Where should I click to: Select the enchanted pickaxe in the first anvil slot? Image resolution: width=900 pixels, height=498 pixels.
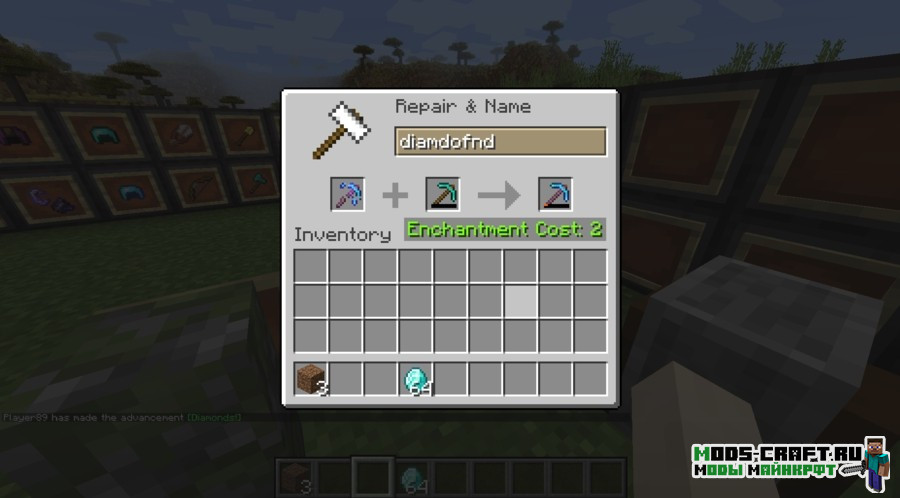(347, 194)
